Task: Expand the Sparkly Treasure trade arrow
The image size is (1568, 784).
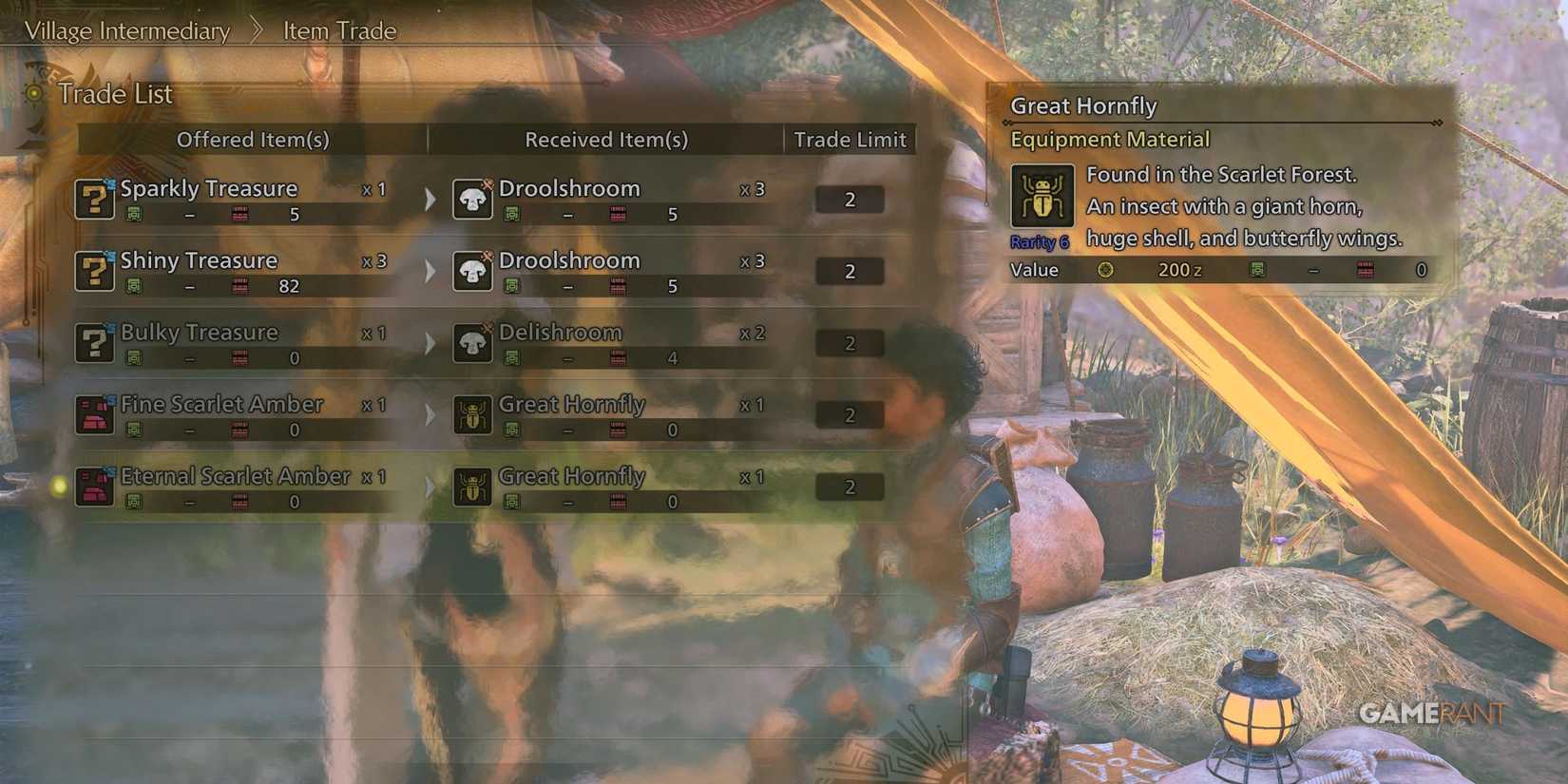Action: click(430, 200)
